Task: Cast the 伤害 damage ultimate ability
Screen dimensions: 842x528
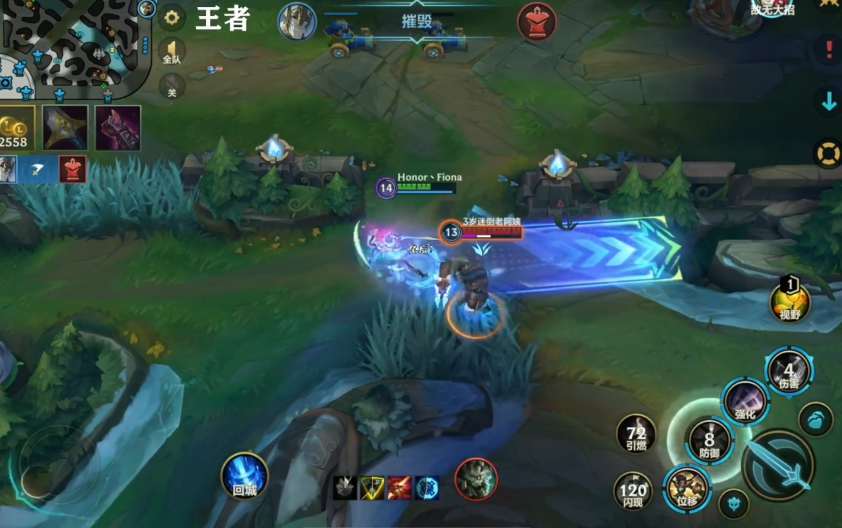Action: (789, 370)
